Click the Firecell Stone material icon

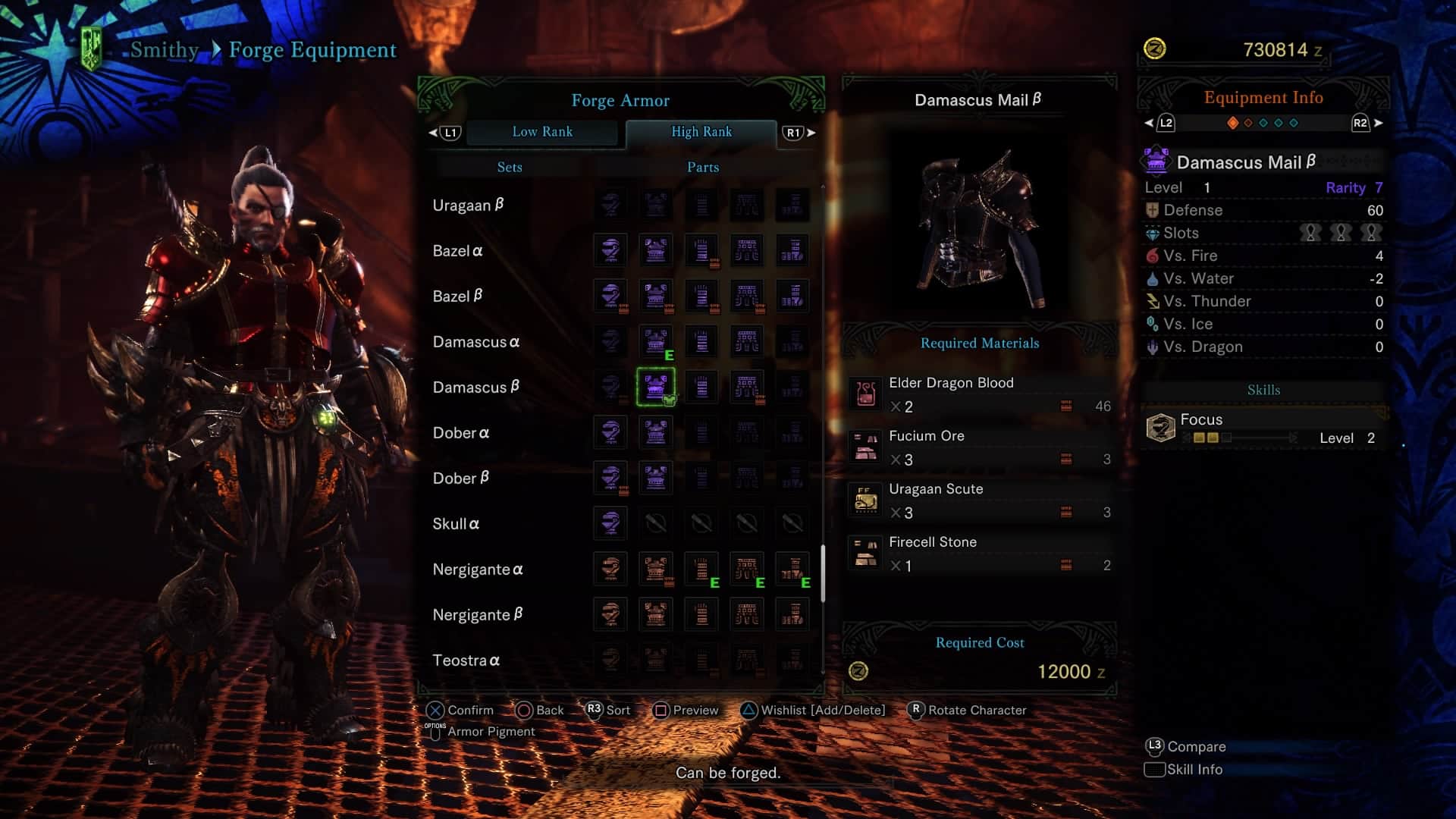click(865, 553)
